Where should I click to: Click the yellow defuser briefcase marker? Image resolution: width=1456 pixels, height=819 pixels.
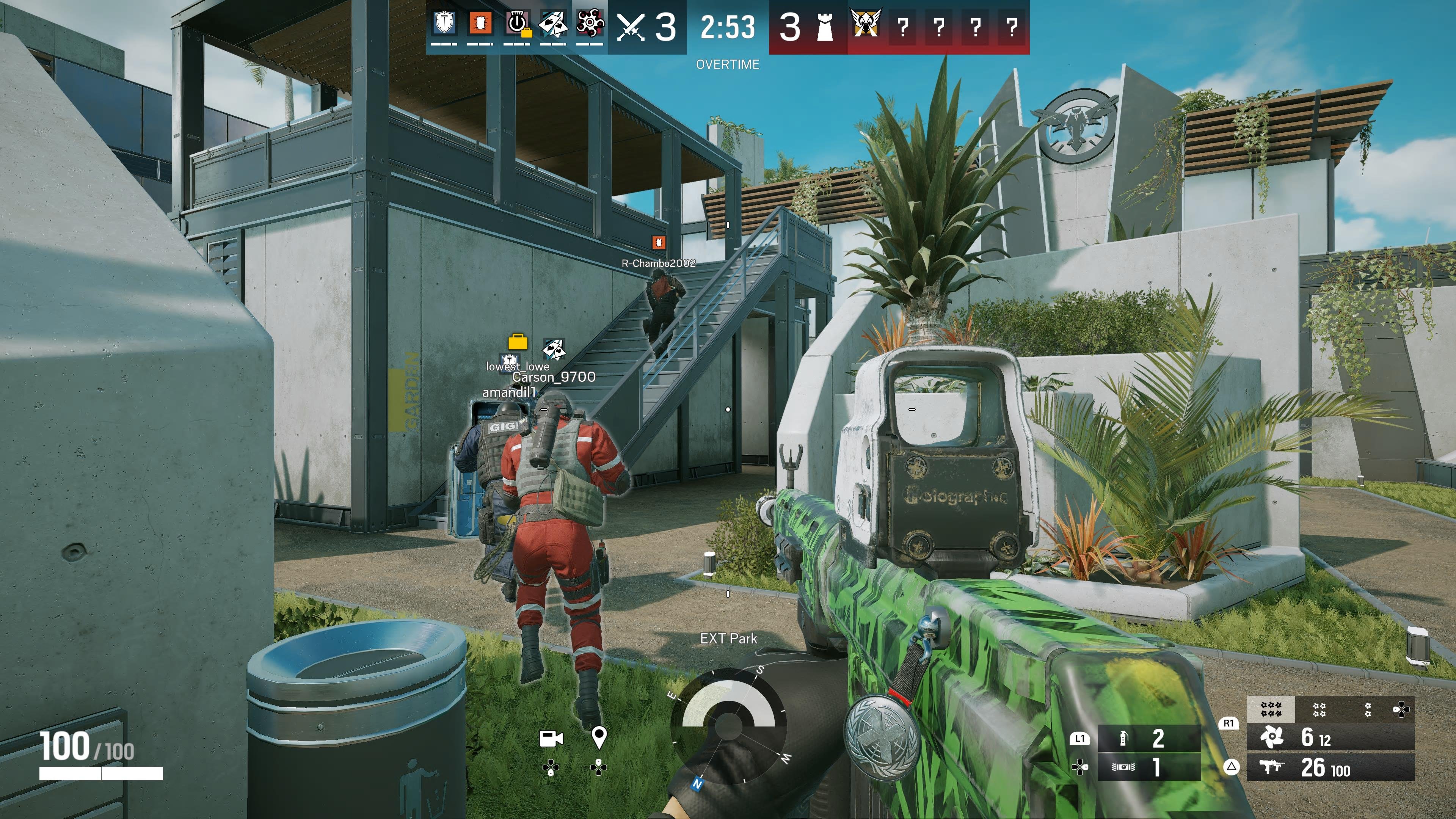[x=518, y=342]
